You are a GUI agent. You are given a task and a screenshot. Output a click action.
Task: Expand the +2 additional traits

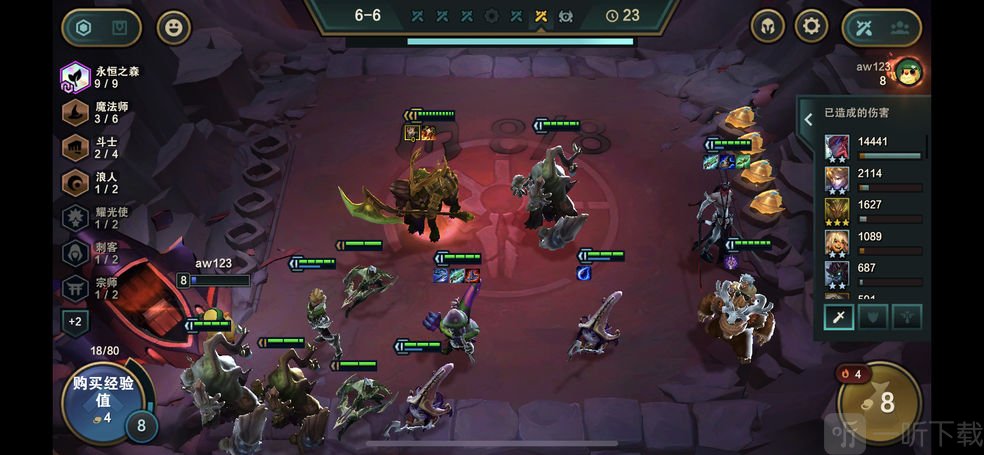click(x=75, y=322)
